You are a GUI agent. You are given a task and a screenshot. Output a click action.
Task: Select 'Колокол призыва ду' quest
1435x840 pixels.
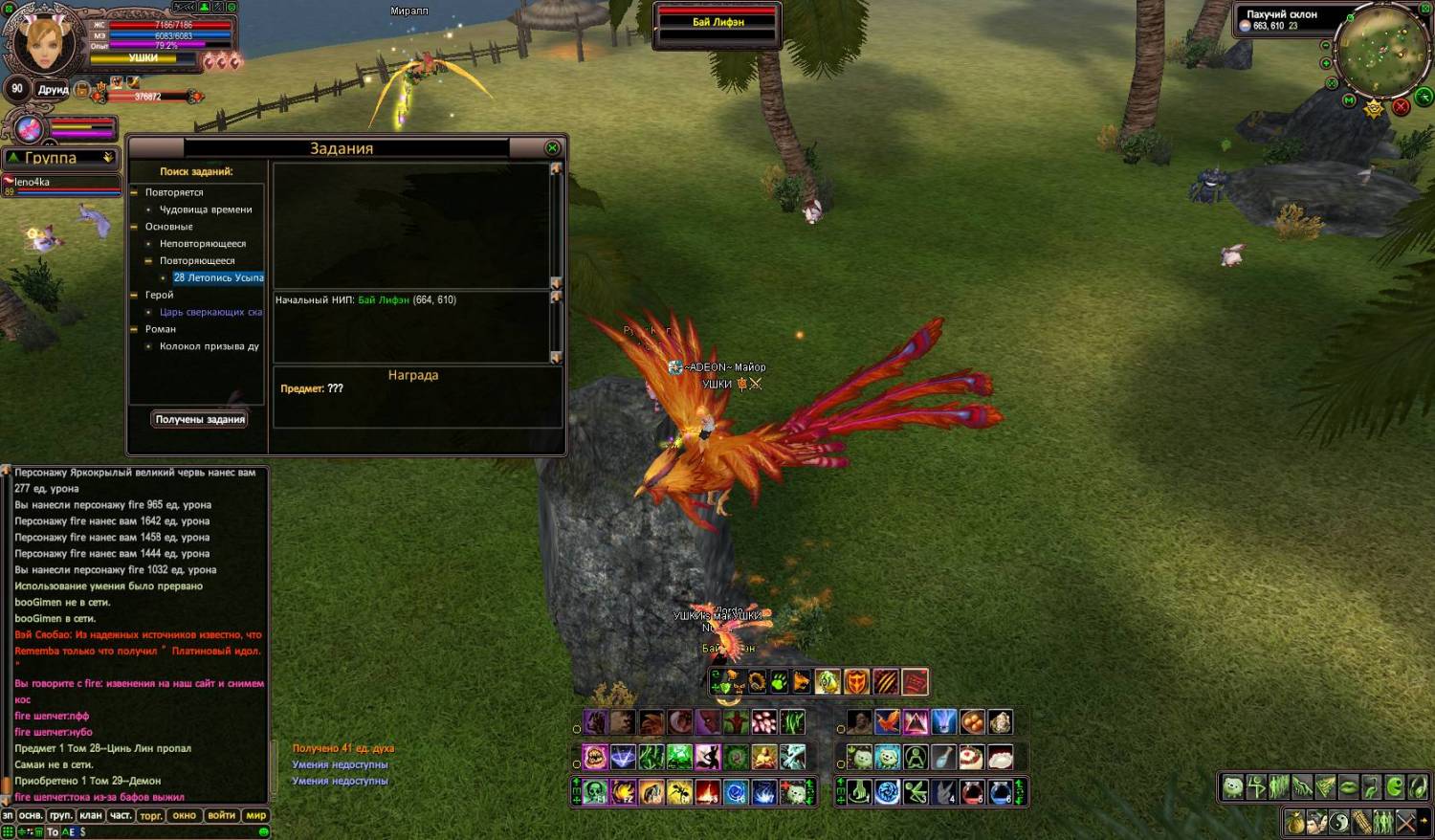coord(209,346)
